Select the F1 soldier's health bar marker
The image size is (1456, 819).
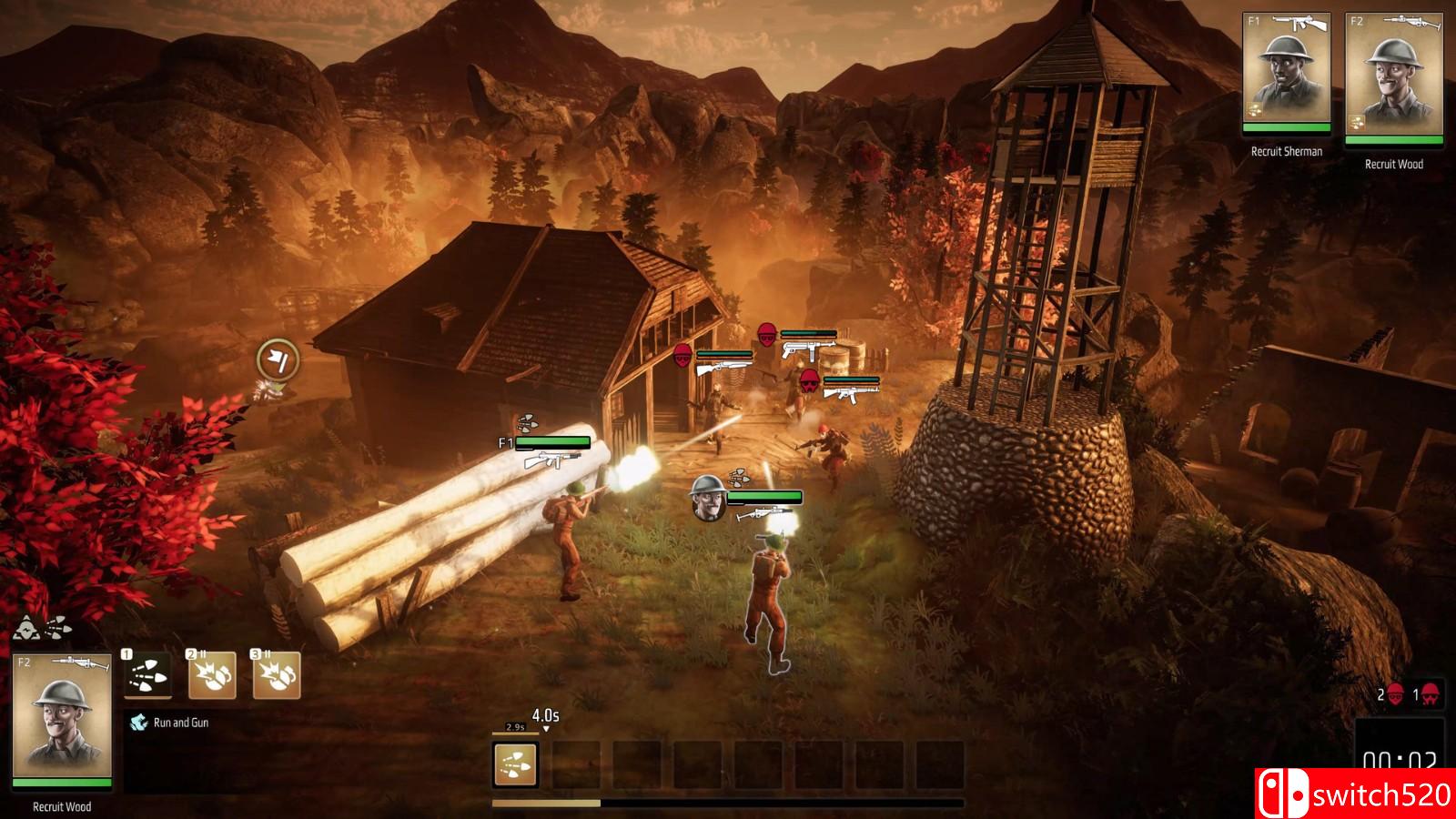551,443
